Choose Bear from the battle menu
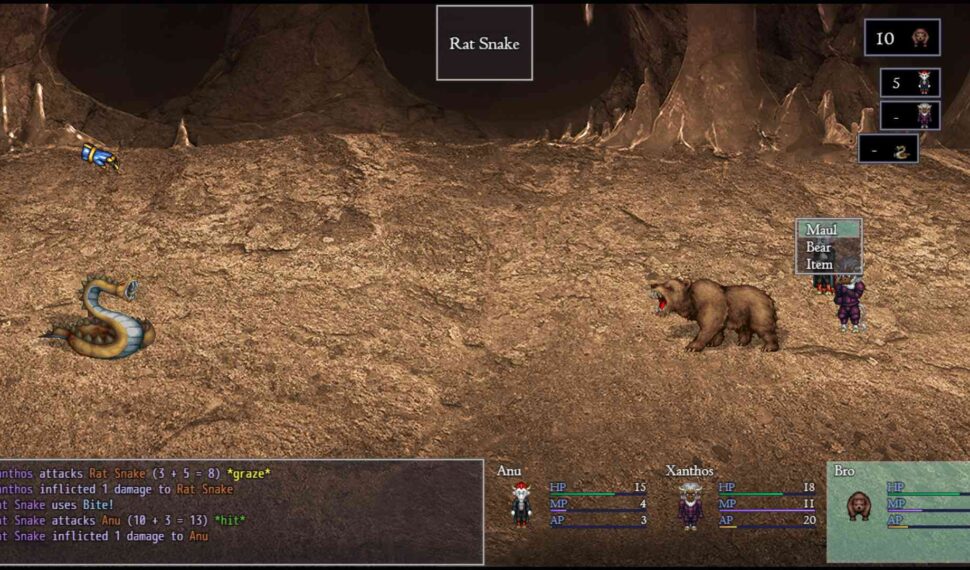970x570 pixels. click(x=820, y=247)
